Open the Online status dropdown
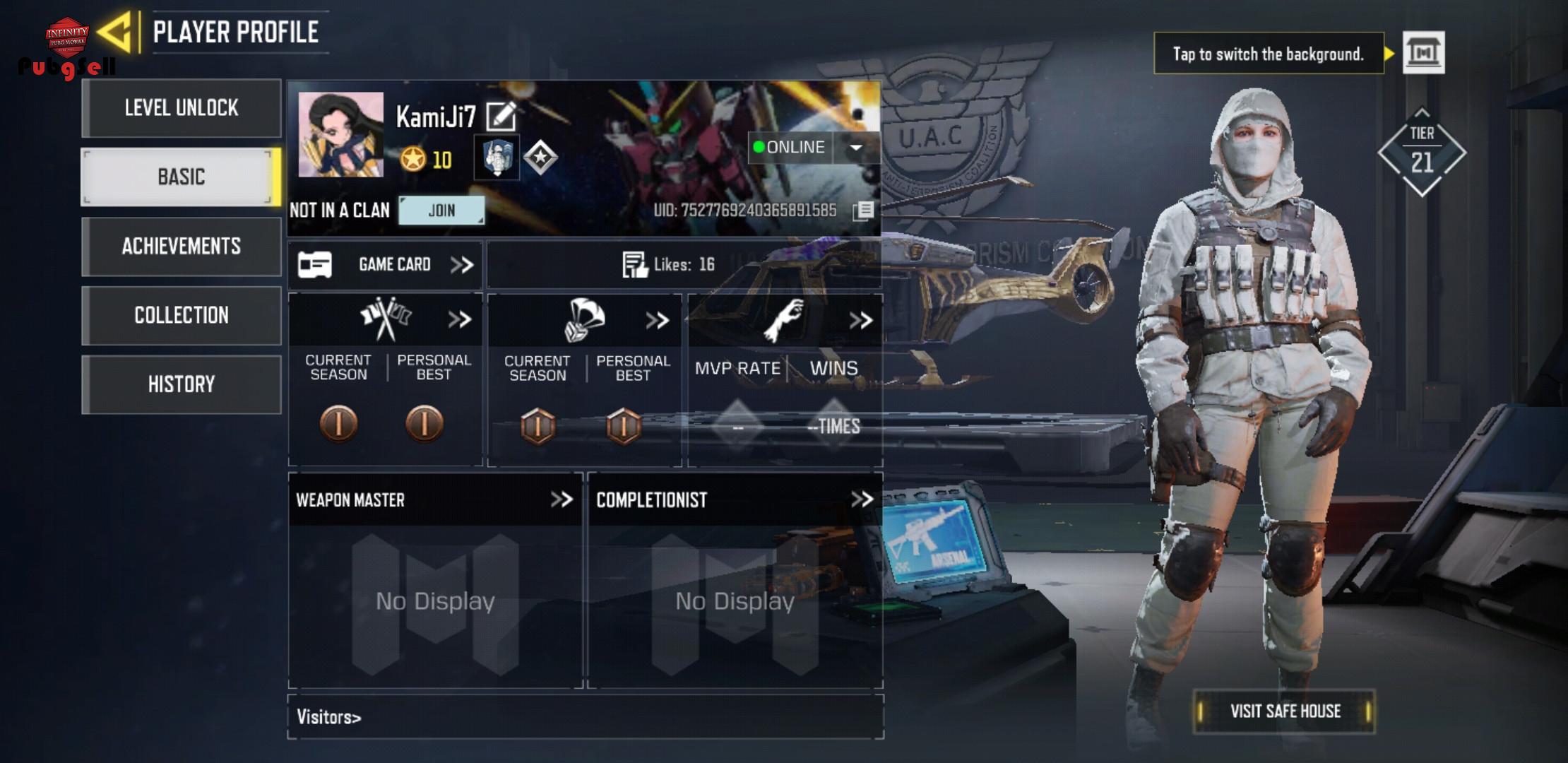This screenshot has height=763, width=1568. pos(856,148)
